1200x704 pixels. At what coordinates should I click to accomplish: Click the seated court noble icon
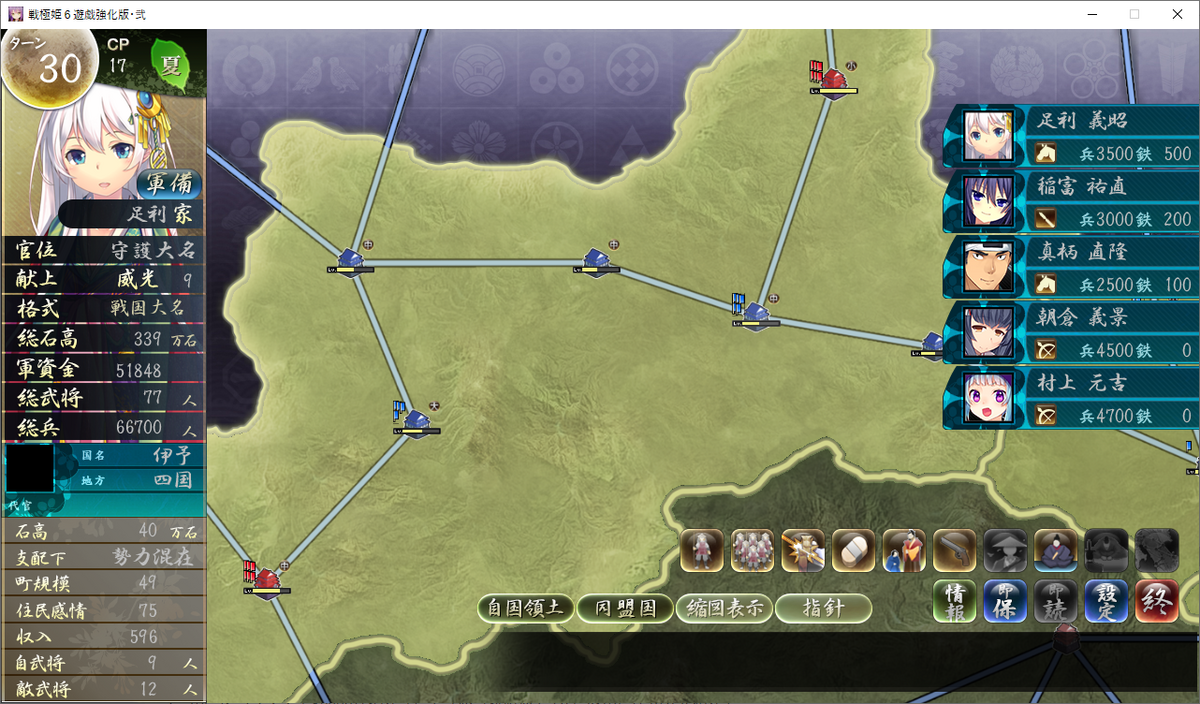pyautogui.click(x=1055, y=551)
